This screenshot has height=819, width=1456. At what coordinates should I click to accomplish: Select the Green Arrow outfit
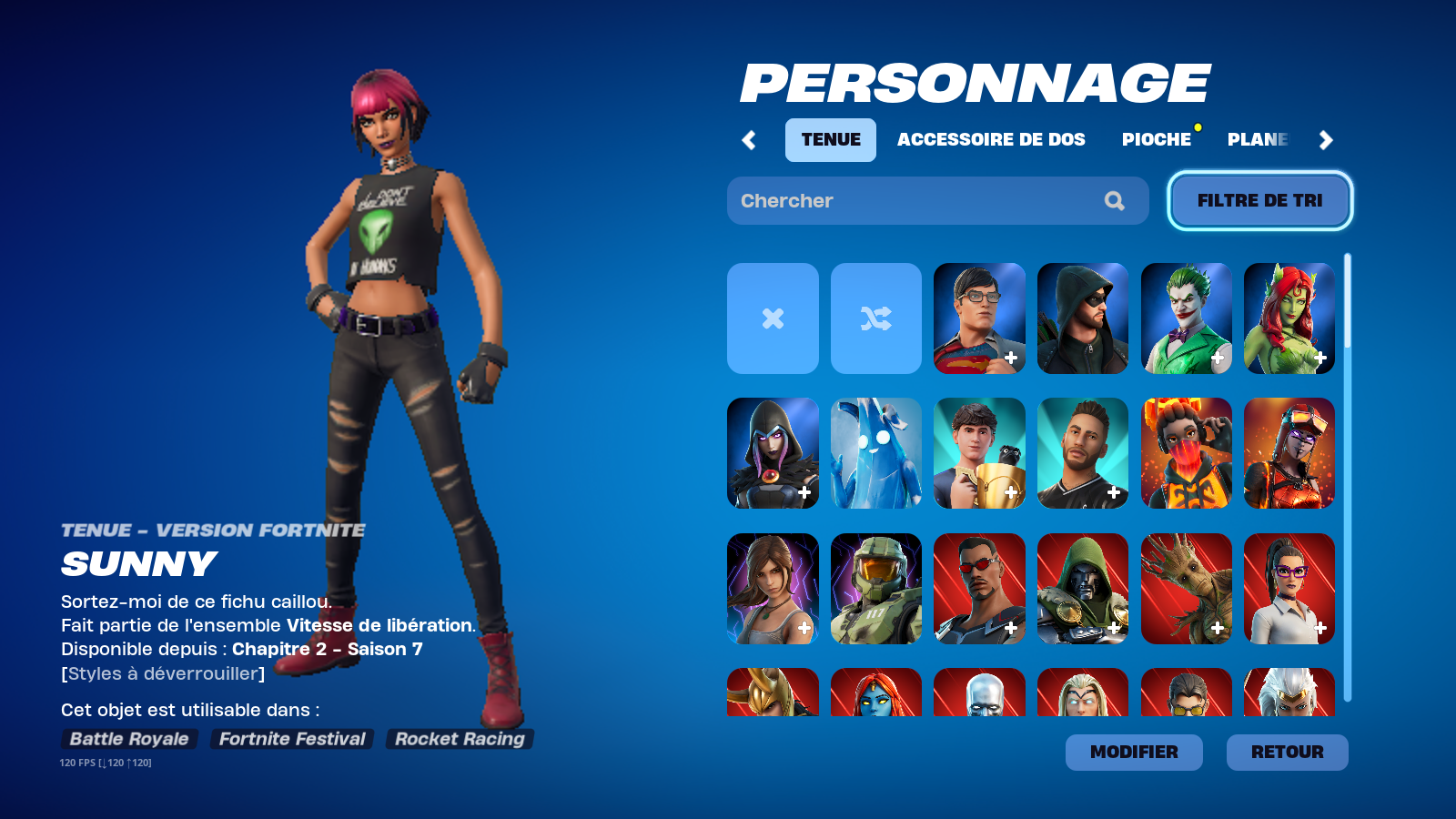point(1082,318)
